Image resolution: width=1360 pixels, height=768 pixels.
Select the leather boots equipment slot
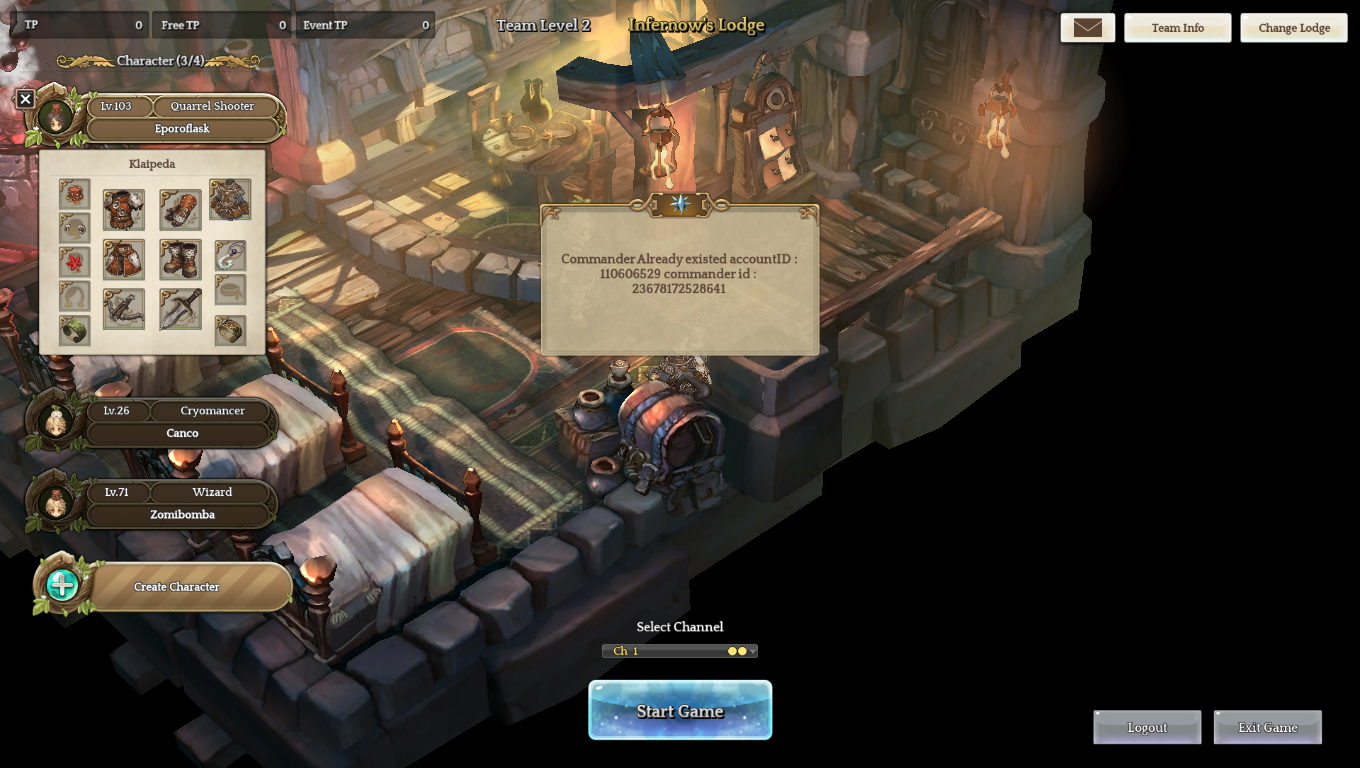coord(180,259)
